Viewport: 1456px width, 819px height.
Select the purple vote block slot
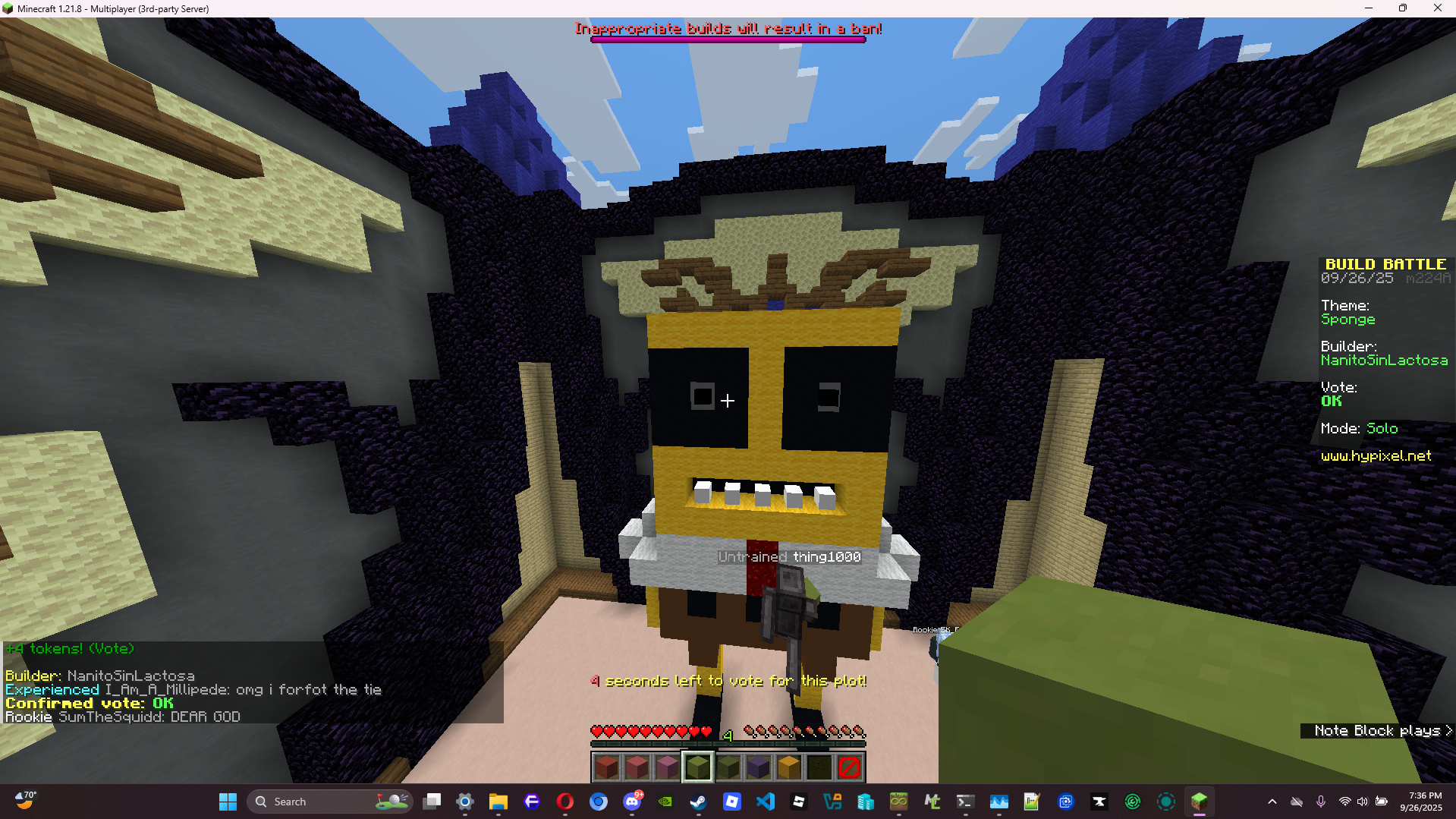(758, 767)
